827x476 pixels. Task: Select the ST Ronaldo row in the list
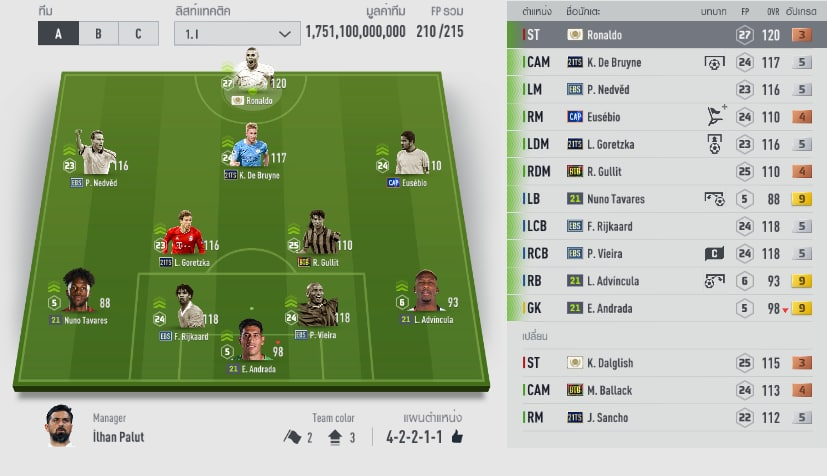tap(666, 35)
